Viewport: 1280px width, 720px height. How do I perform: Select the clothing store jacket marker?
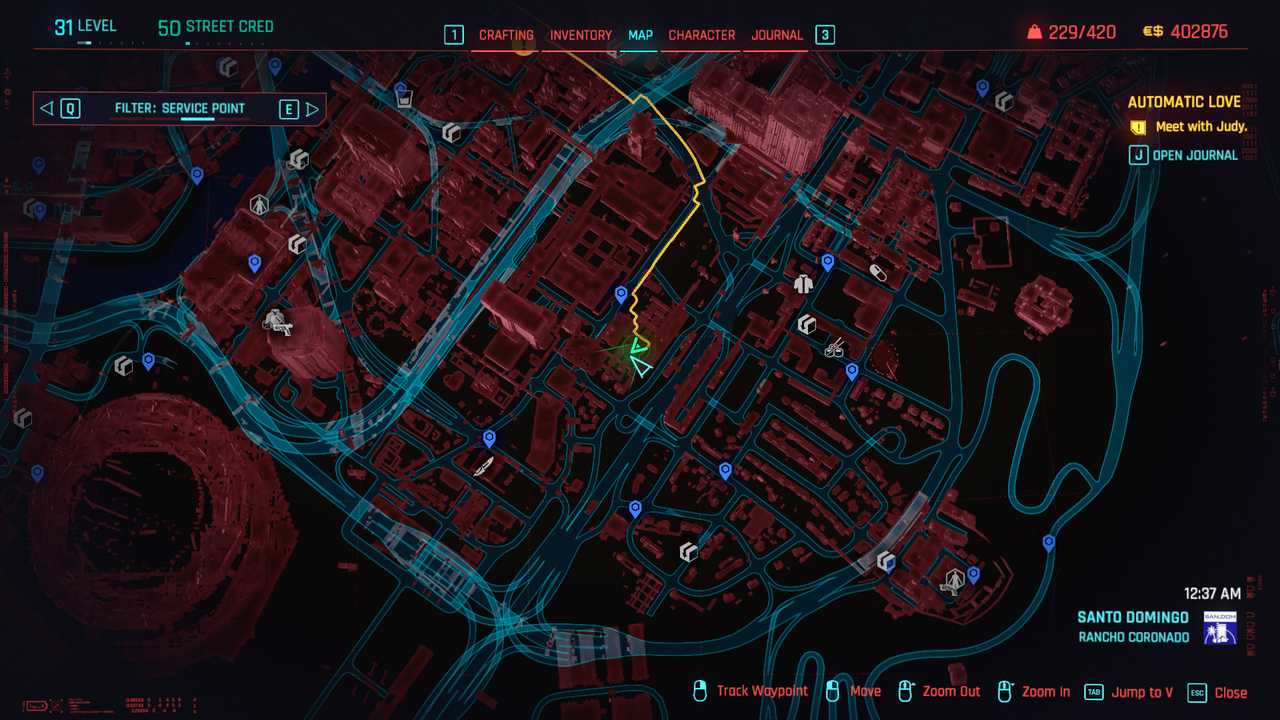click(x=802, y=284)
